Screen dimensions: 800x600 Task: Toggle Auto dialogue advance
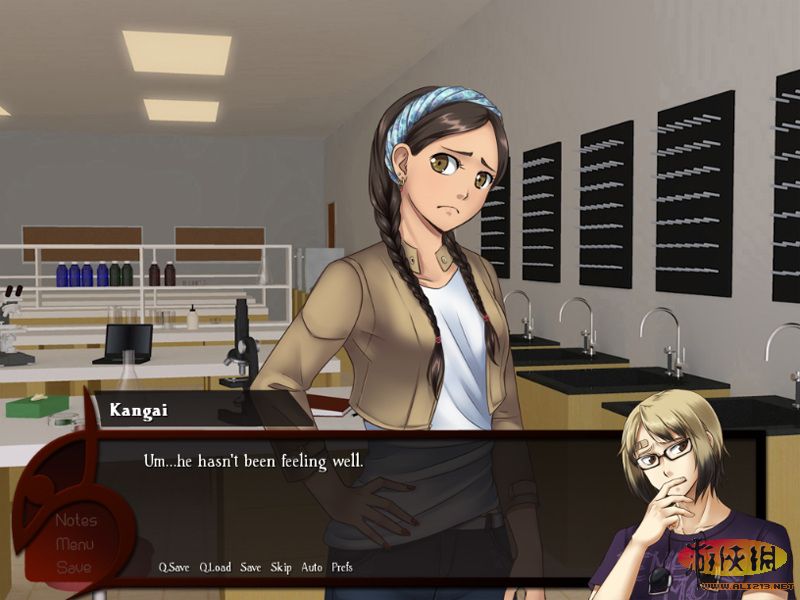click(311, 567)
